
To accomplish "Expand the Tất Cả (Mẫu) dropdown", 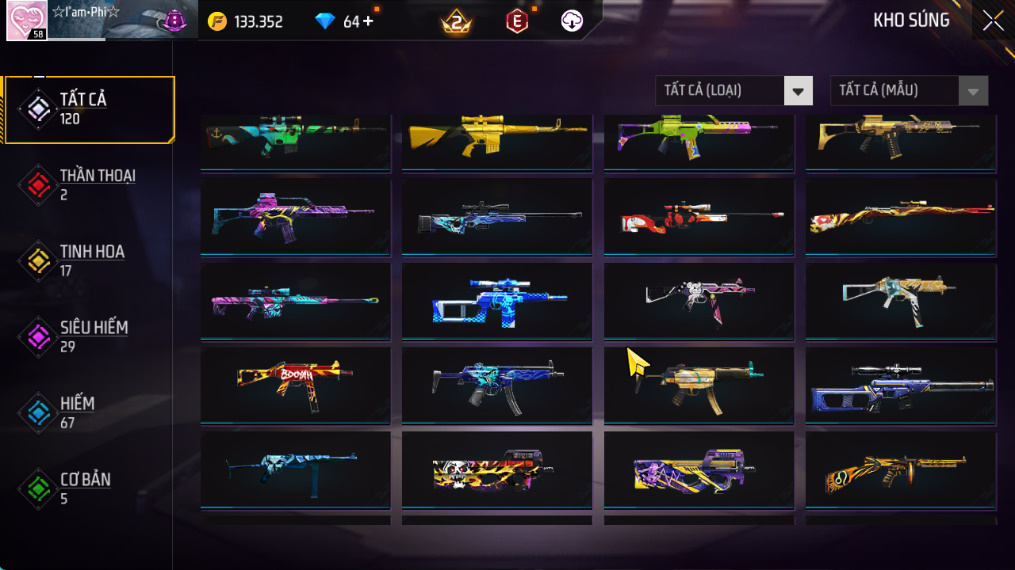I will click(909, 91).
